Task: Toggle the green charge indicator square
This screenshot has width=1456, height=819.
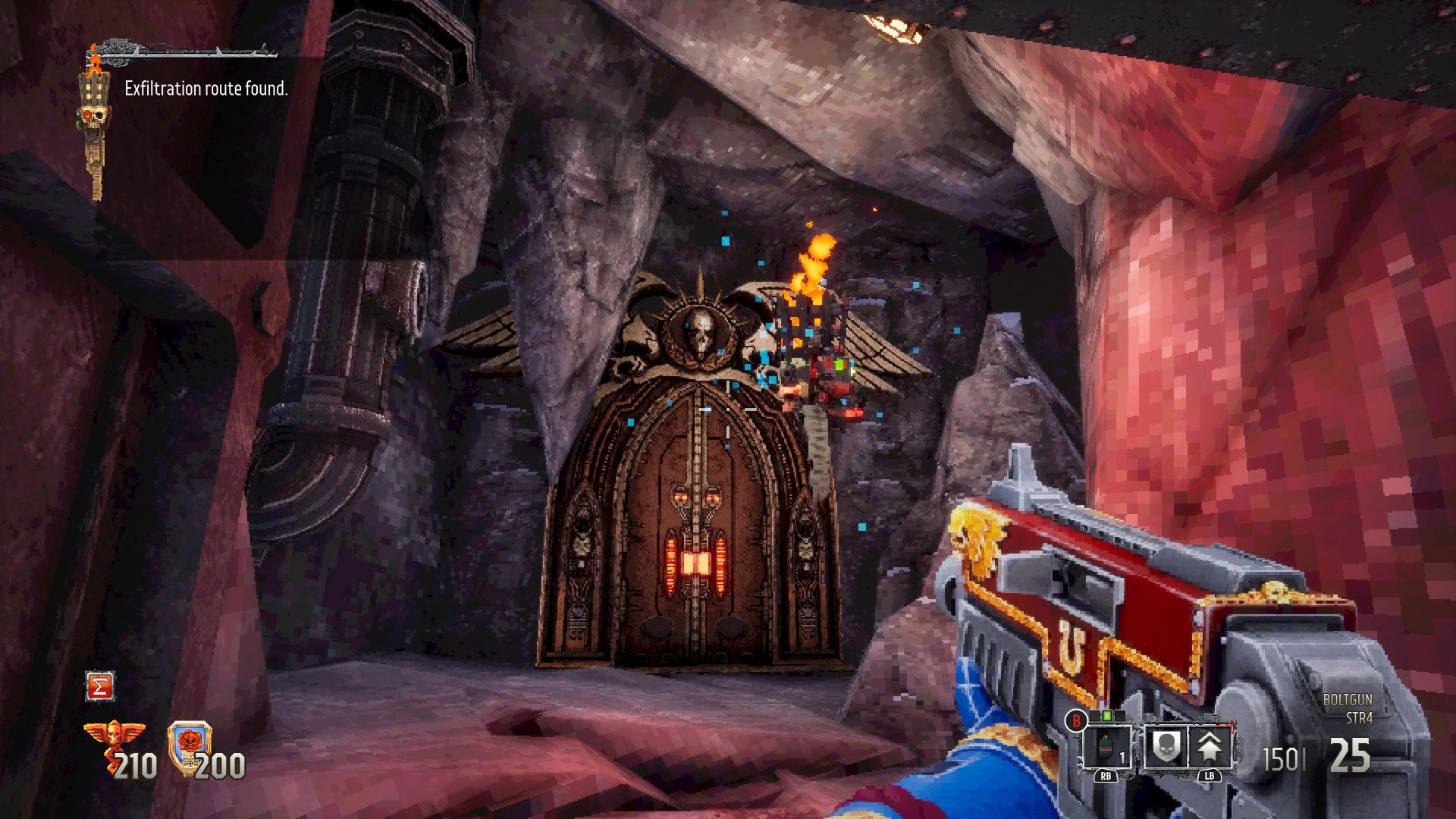Action: 1106,715
